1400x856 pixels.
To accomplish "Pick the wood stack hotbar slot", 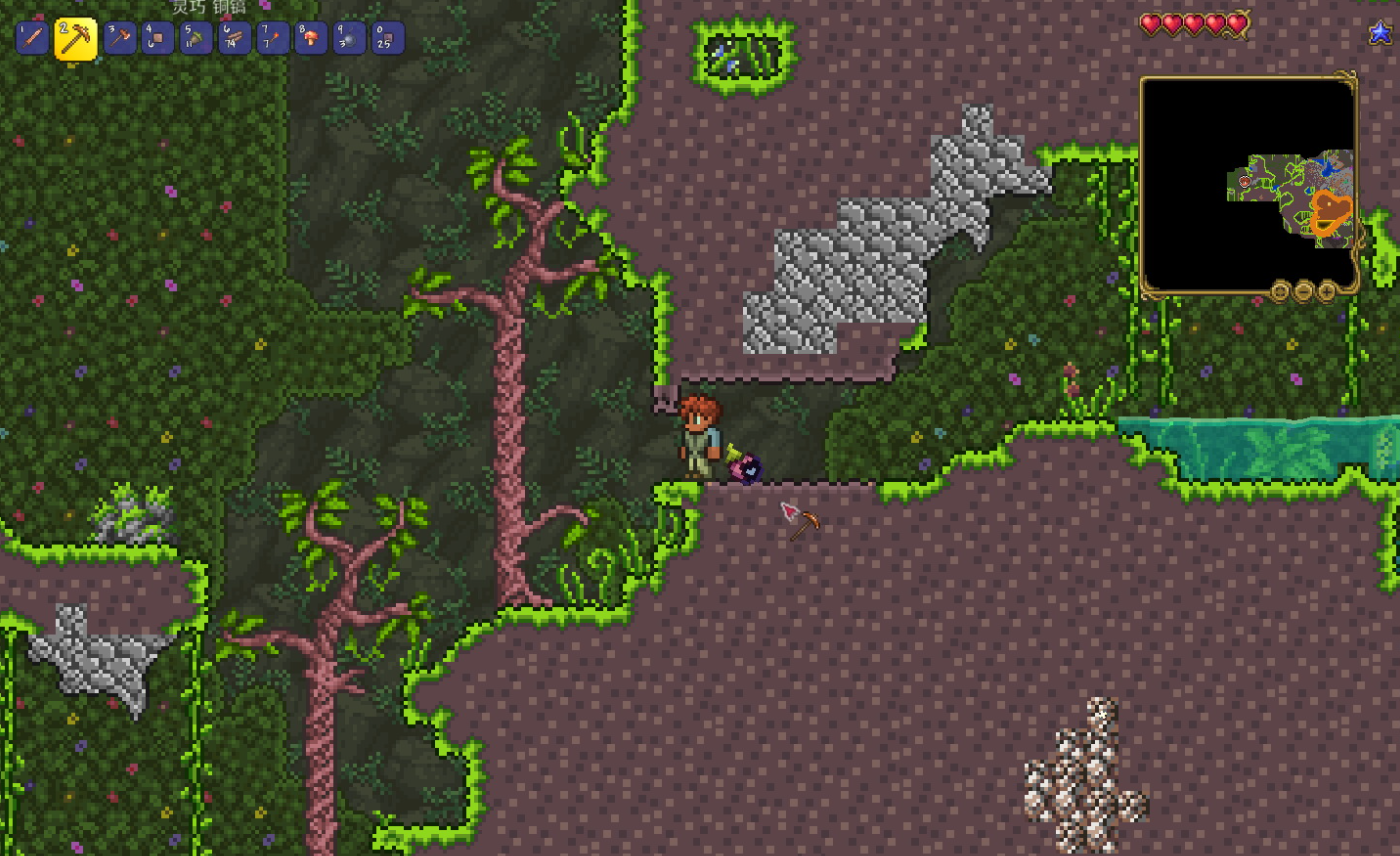I will 234,38.
